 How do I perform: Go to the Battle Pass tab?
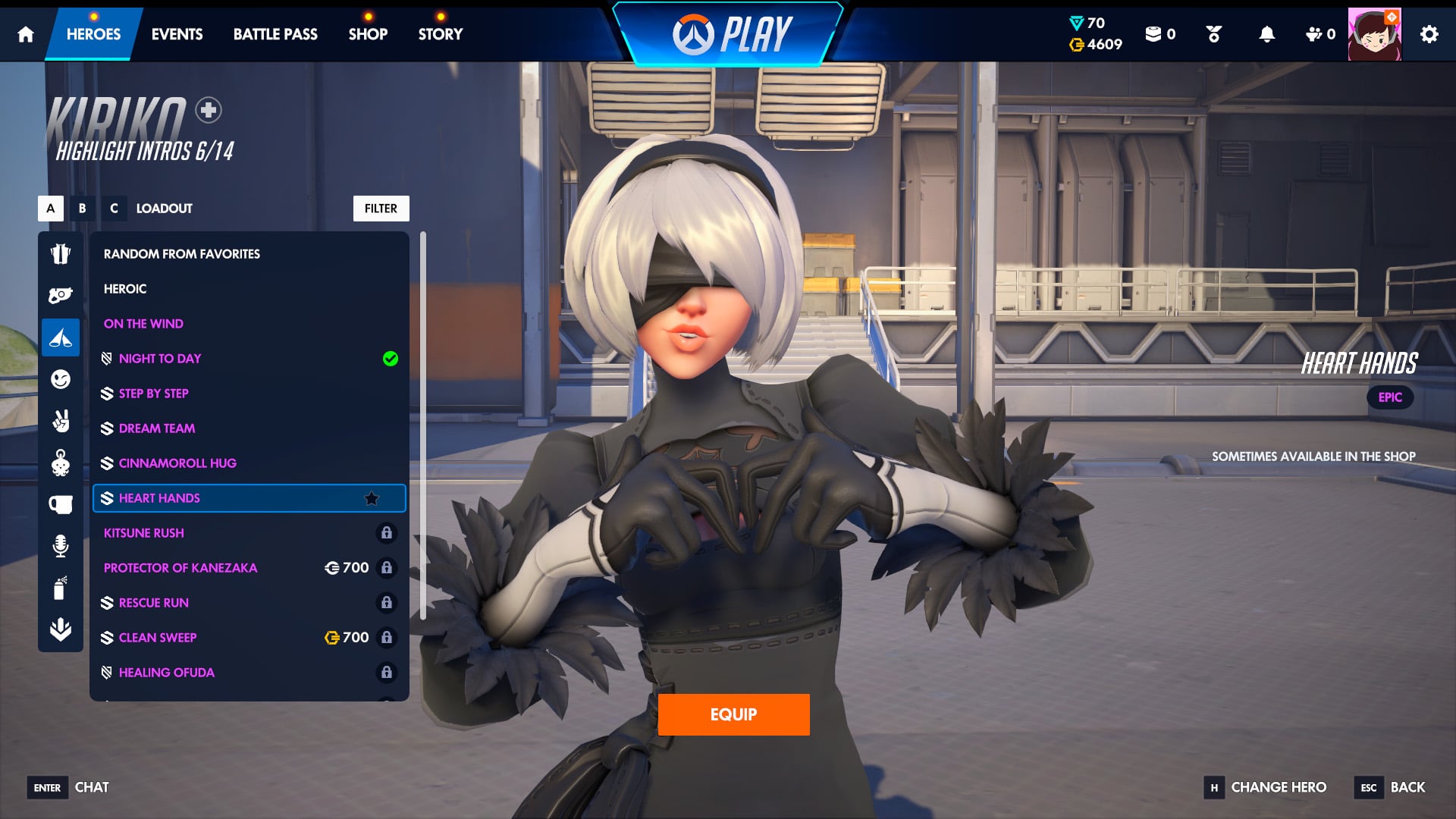tap(275, 34)
